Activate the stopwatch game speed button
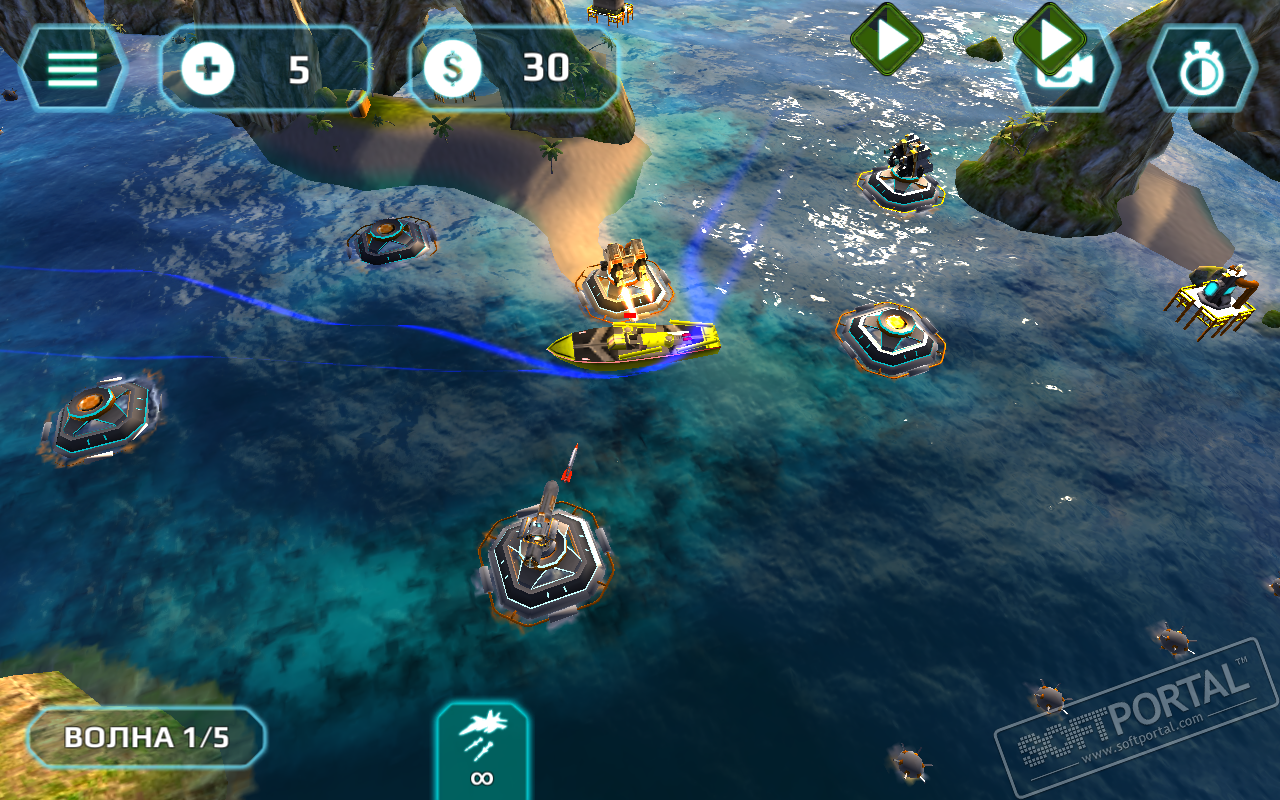The width and height of the screenshot is (1280, 800). tap(1200, 69)
